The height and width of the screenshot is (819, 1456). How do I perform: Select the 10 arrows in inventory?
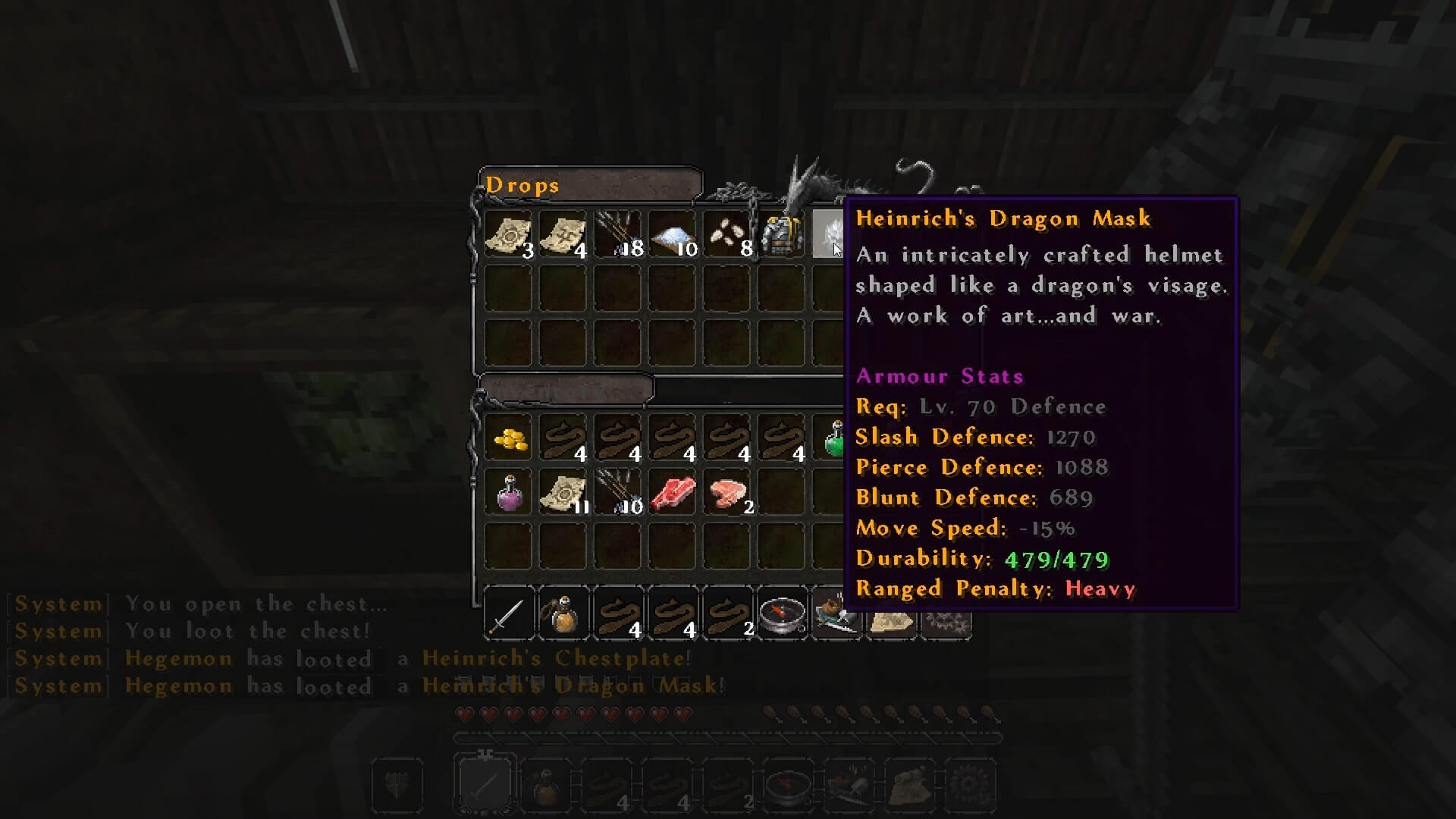tap(618, 493)
